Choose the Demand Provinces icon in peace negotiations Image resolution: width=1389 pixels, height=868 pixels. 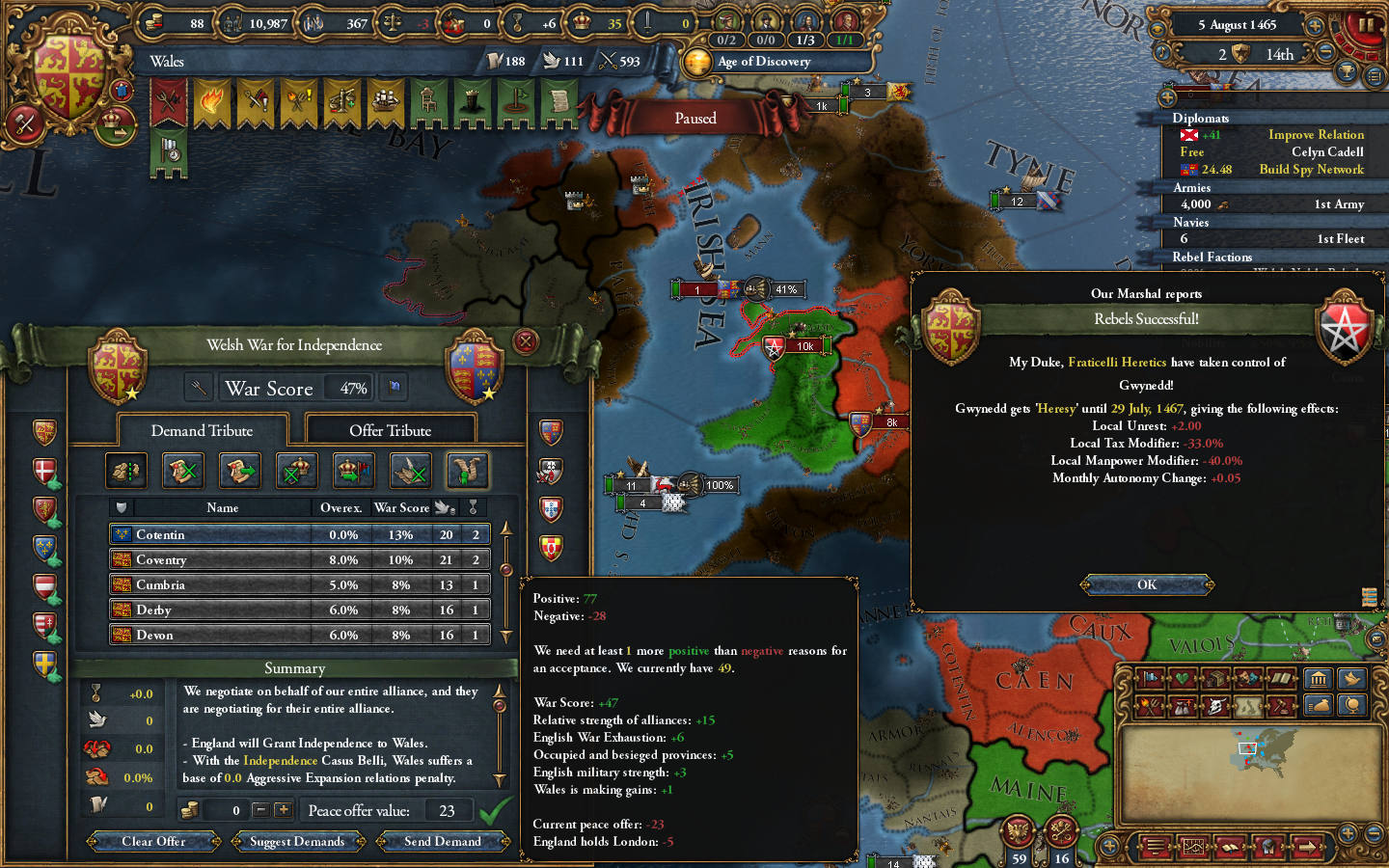coord(126,471)
